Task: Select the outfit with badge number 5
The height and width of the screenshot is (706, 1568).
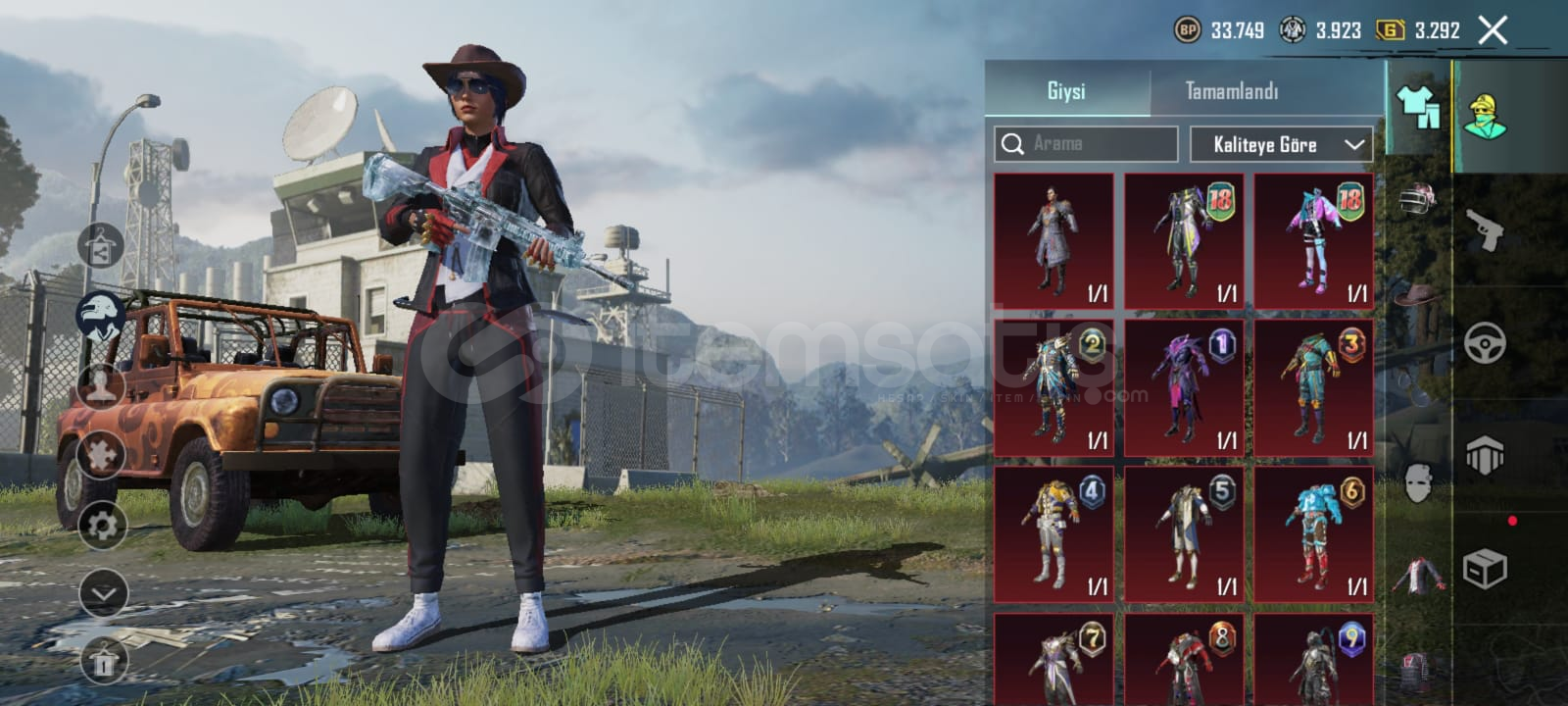Action: pyautogui.click(x=1184, y=534)
